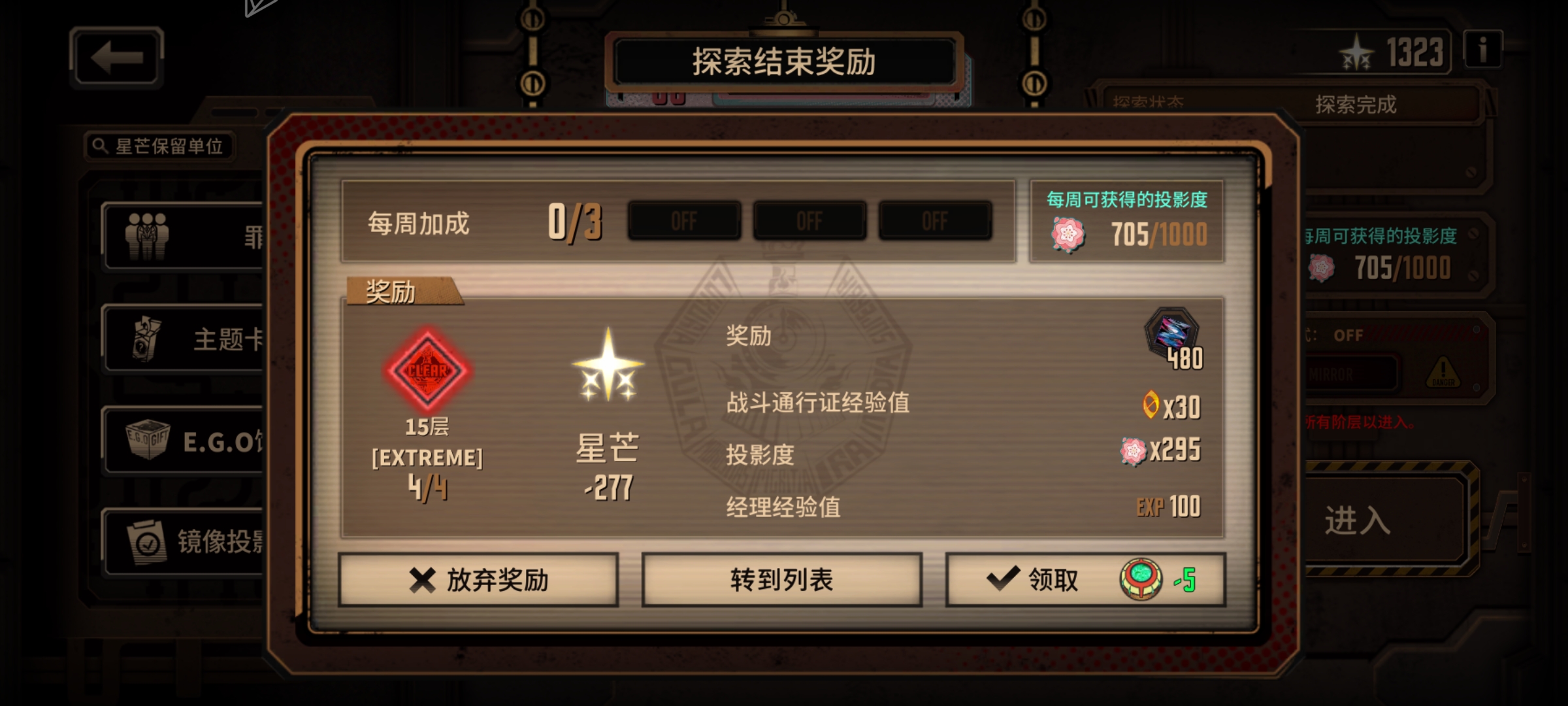Open the 主题卡 (Theme Pack) panel
Image resolution: width=1568 pixels, height=706 pixels.
[x=147, y=338]
